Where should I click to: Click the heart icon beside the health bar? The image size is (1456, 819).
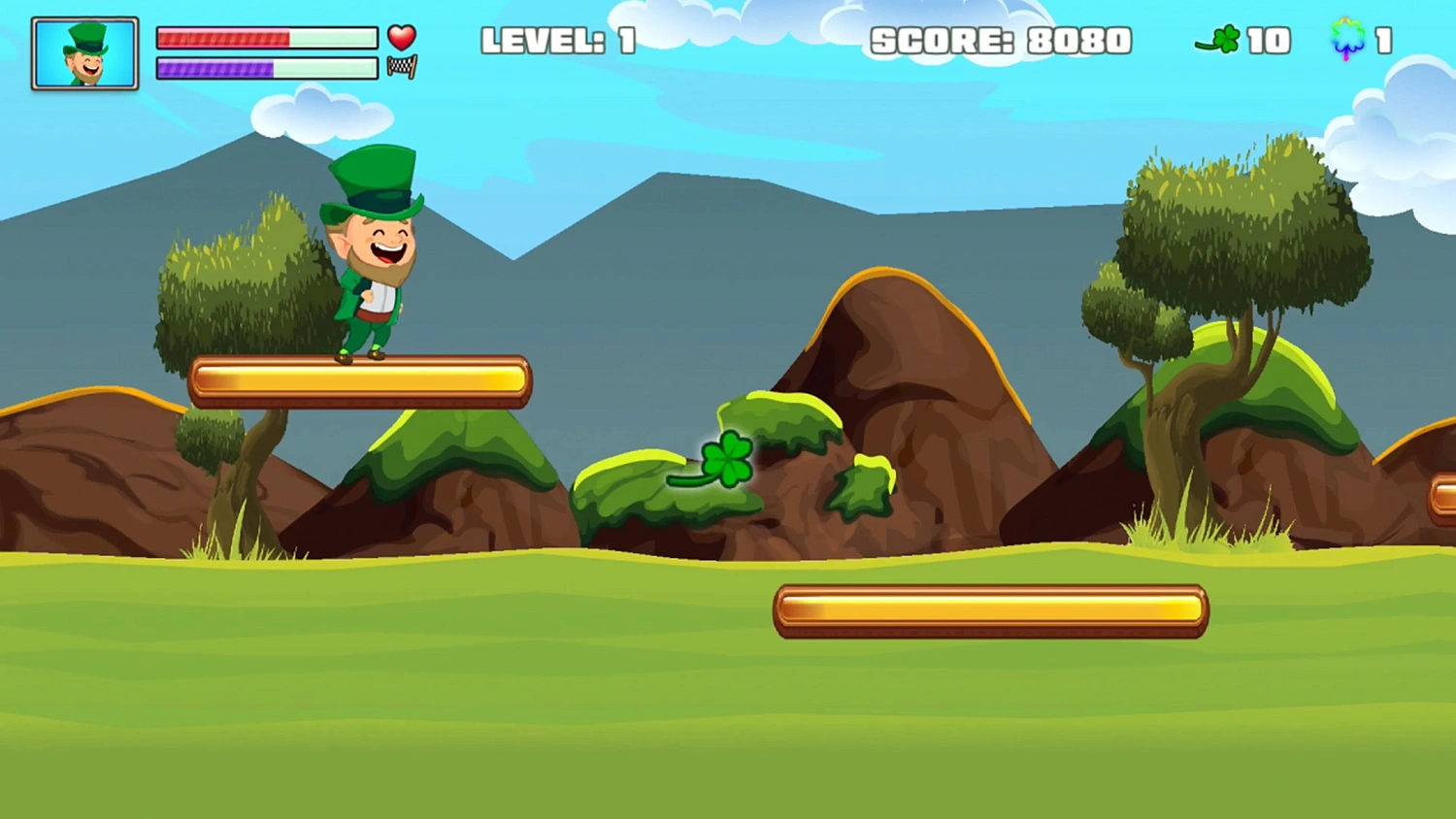(x=401, y=38)
